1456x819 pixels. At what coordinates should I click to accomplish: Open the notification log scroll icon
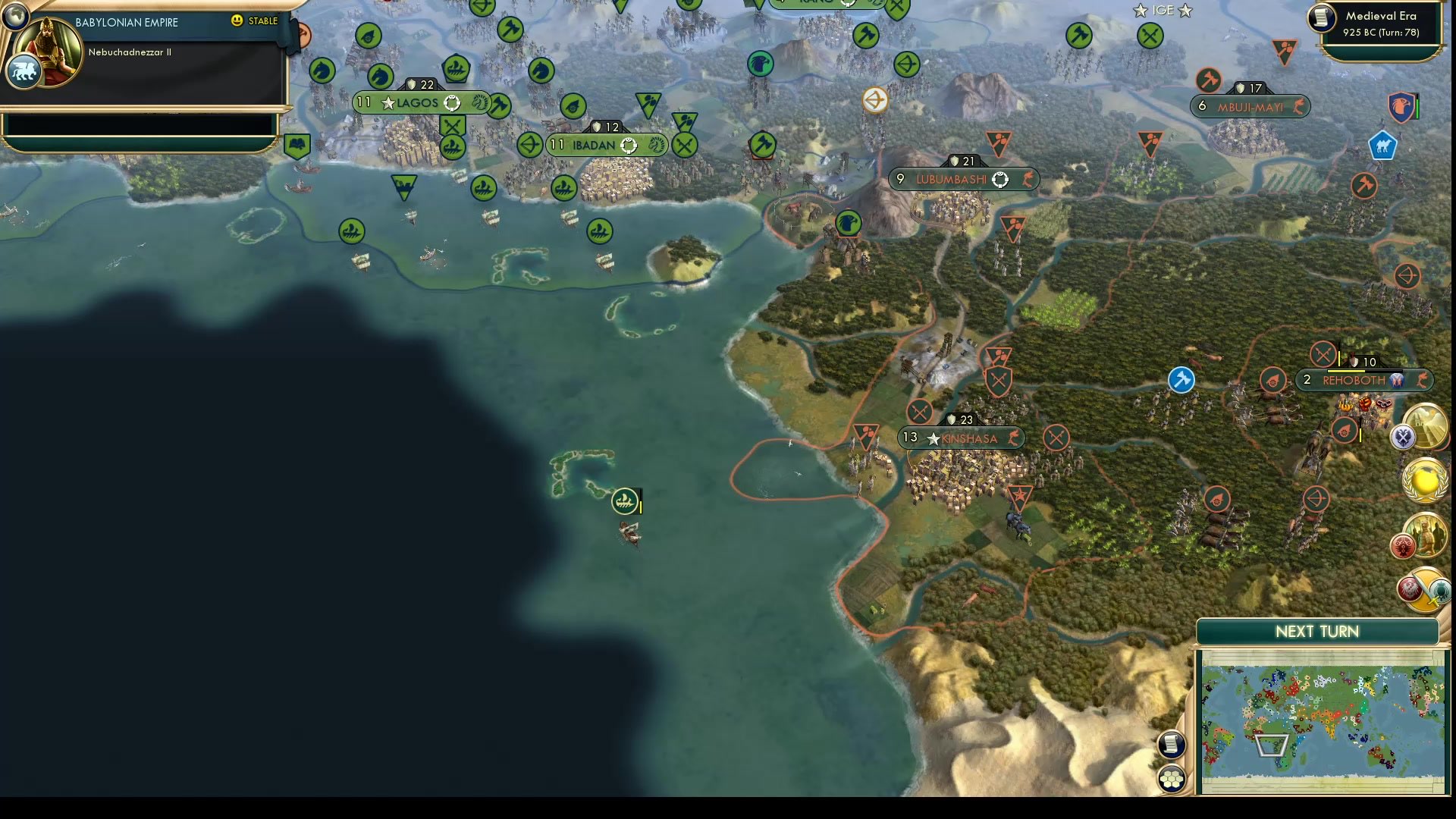pyautogui.click(x=1170, y=745)
